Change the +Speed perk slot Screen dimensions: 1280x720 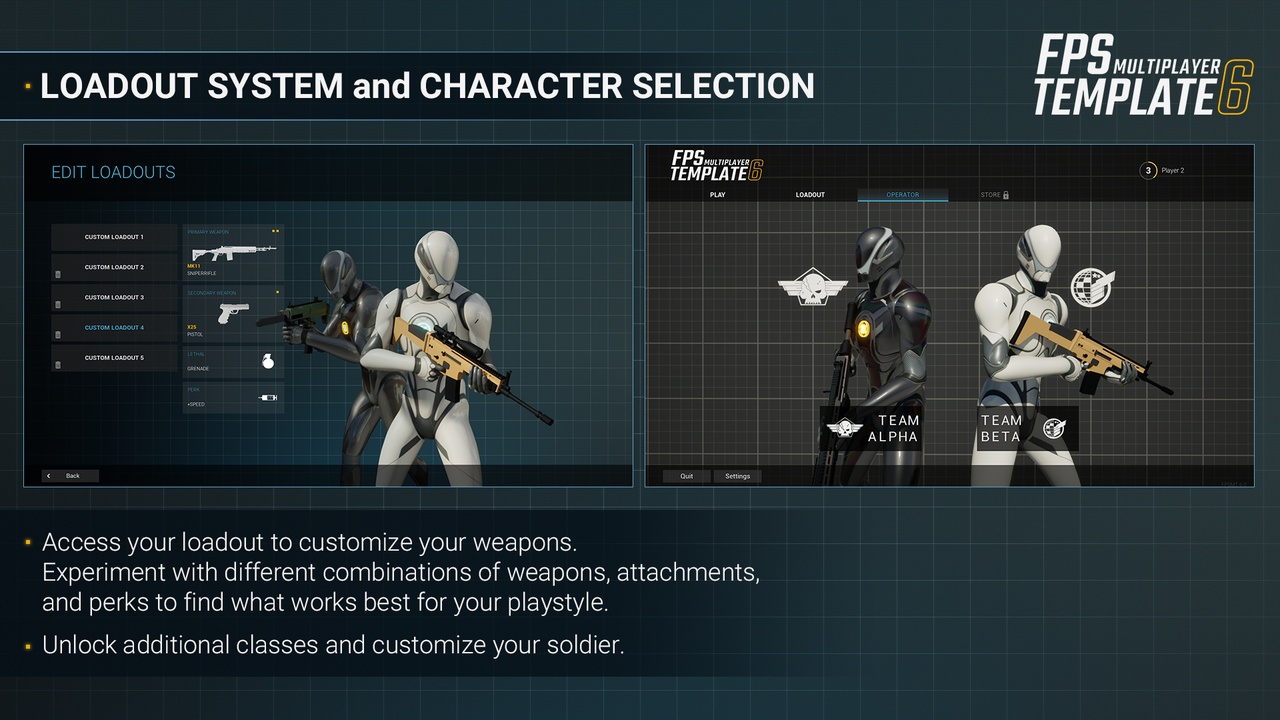pyautogui.click(x=233, y=397)
